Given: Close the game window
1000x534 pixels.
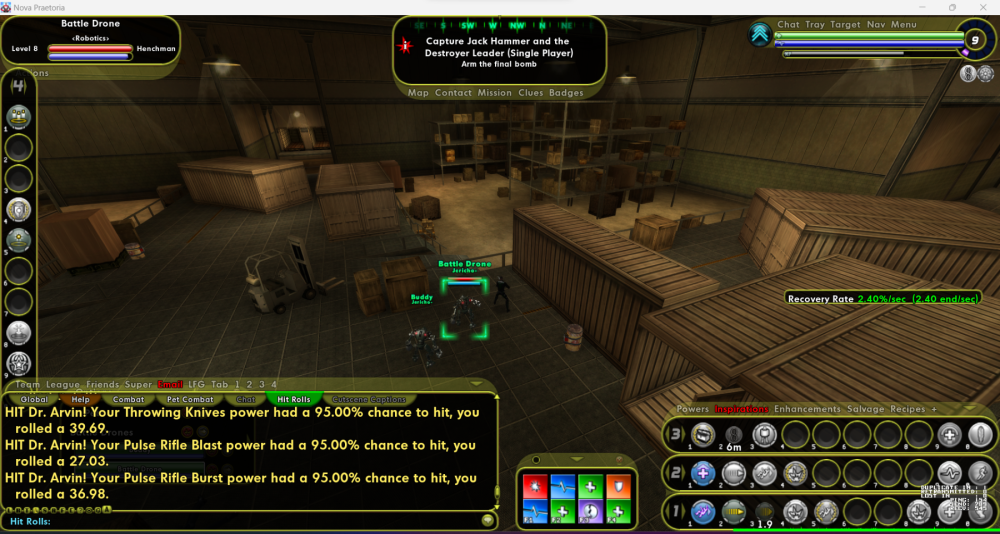Looking at the screenshot, I should coord(982,7).
